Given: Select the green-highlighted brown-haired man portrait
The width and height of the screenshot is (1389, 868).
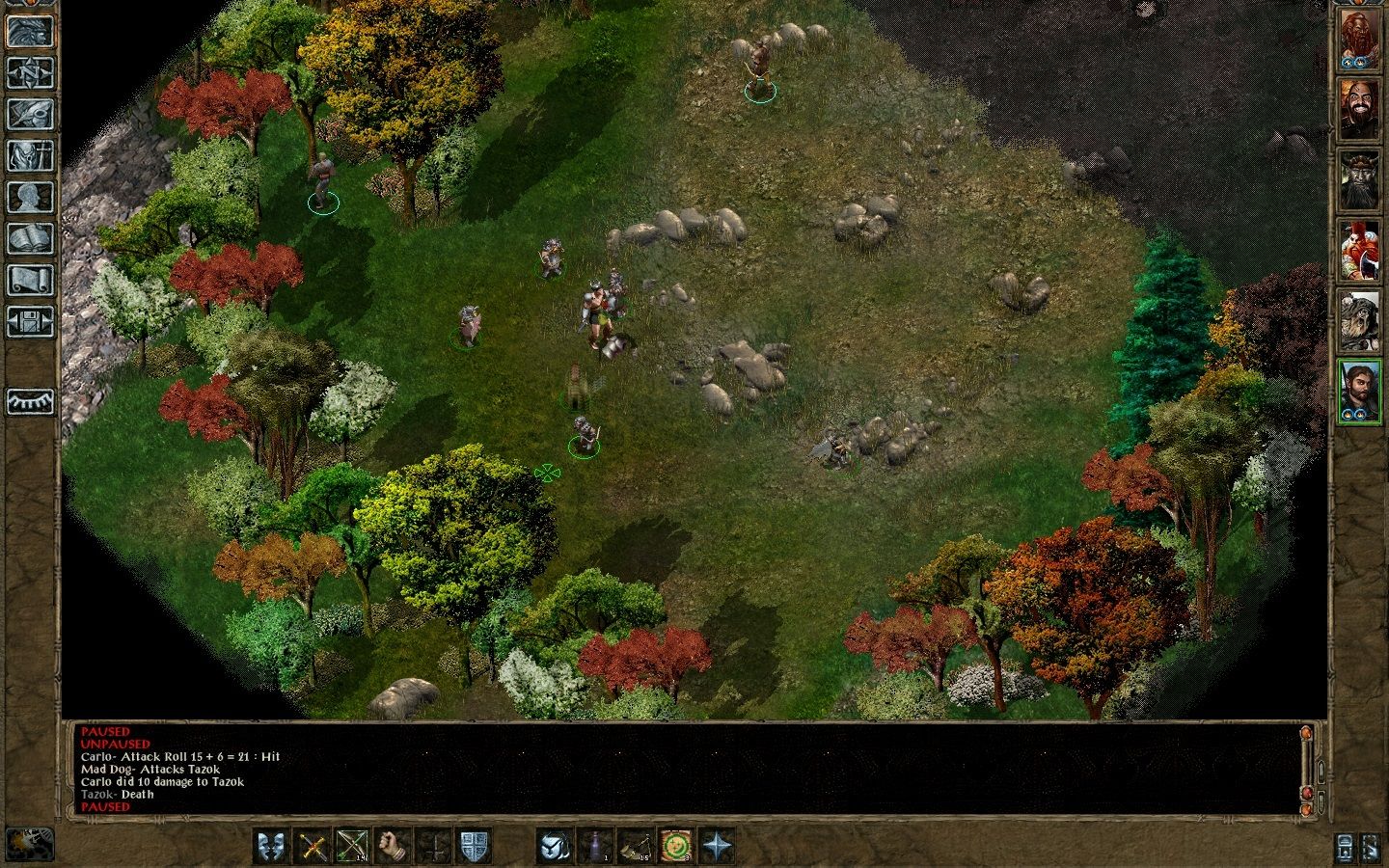Looking at the screenshot, I should pos(1359,391).
